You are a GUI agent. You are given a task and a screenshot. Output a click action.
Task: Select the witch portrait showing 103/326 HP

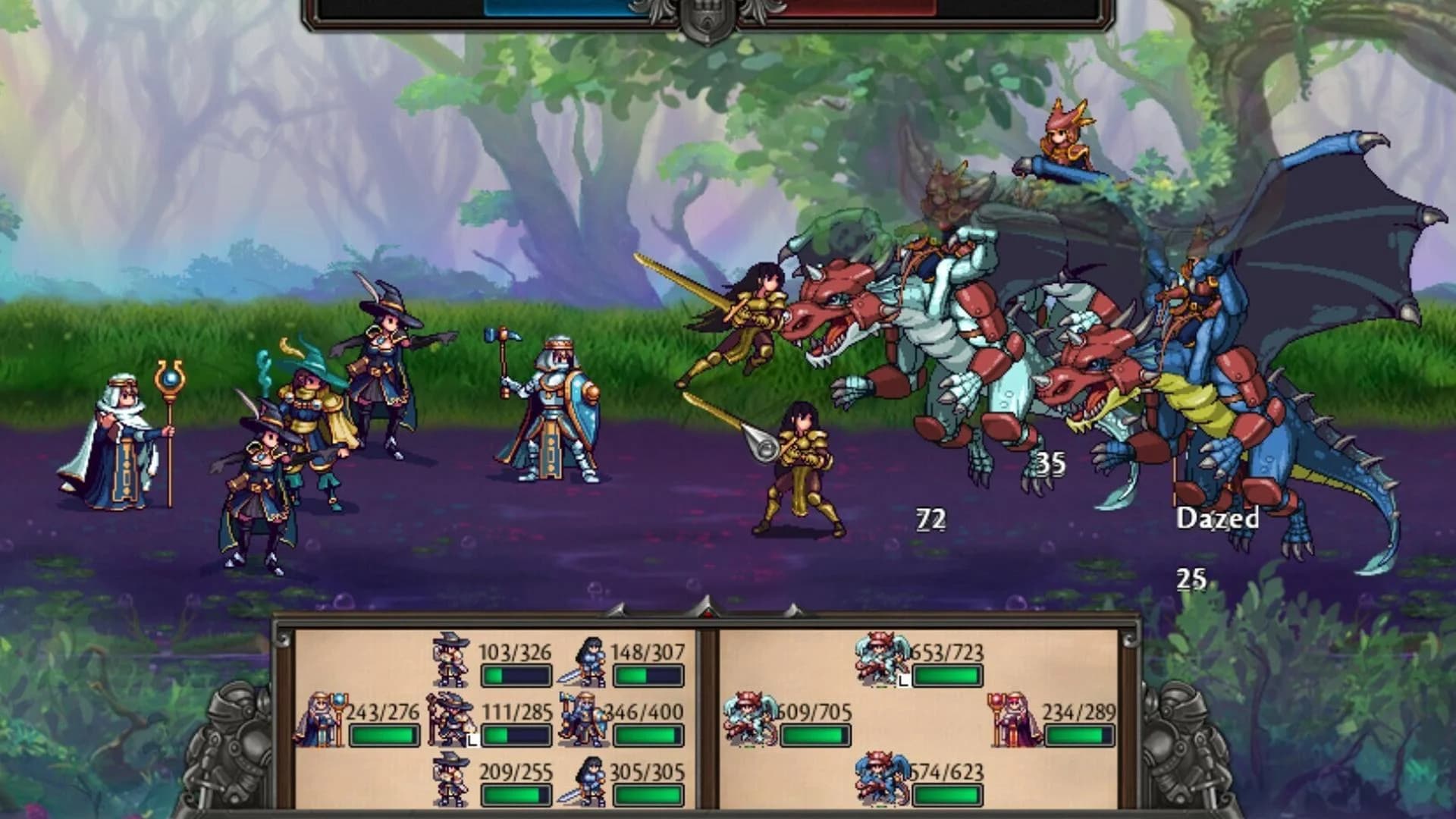point(450,660)
